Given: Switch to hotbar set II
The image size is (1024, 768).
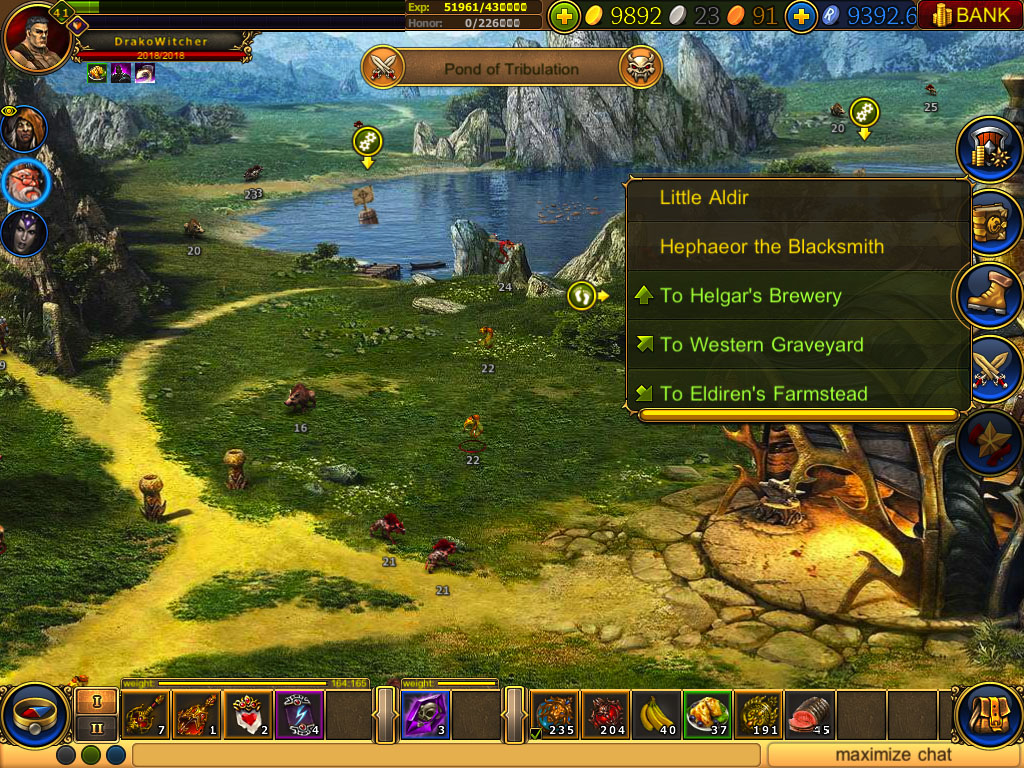Looking at the screenshot, I should [x=97, y=728].
